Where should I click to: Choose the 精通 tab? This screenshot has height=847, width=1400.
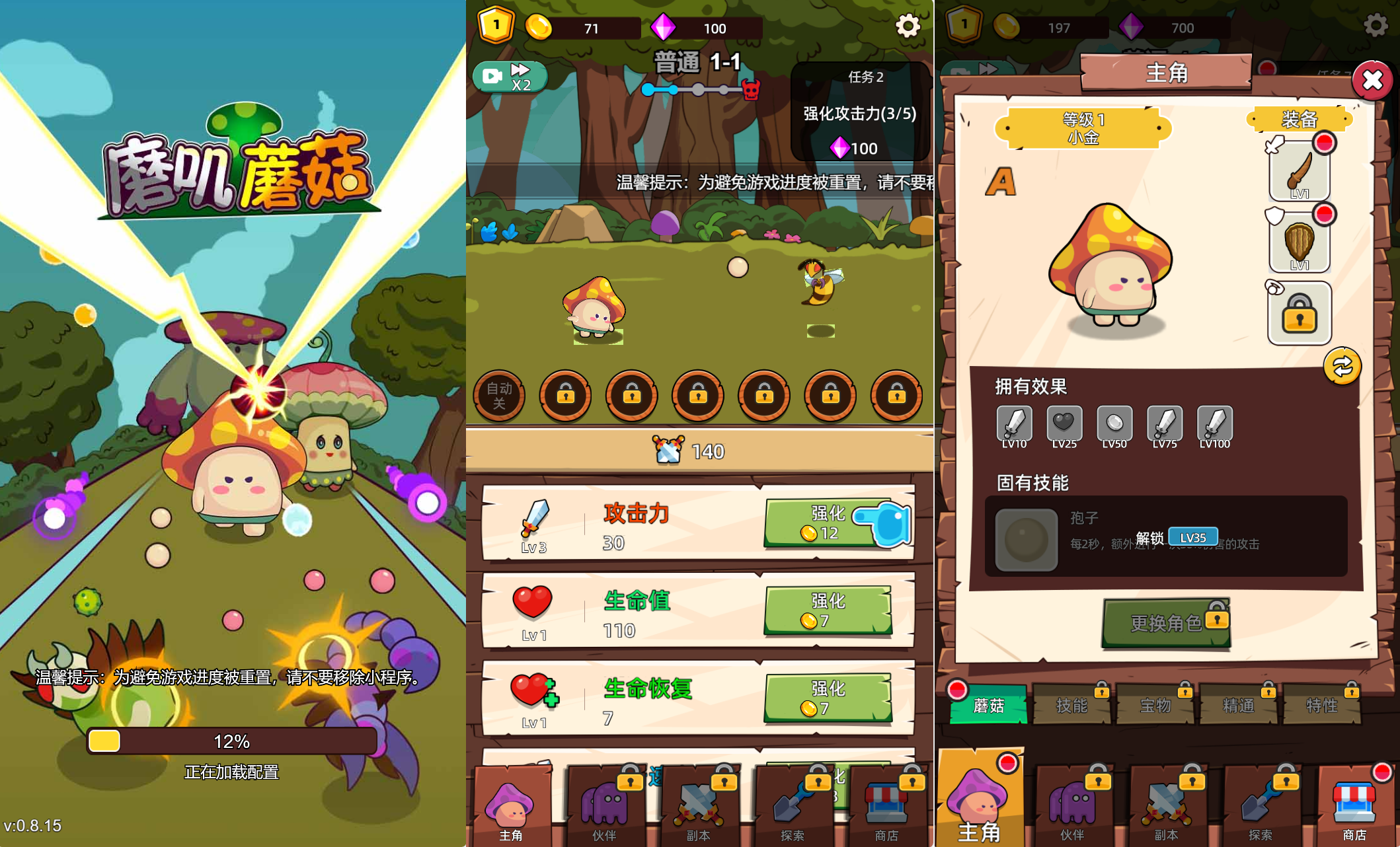1238,706
